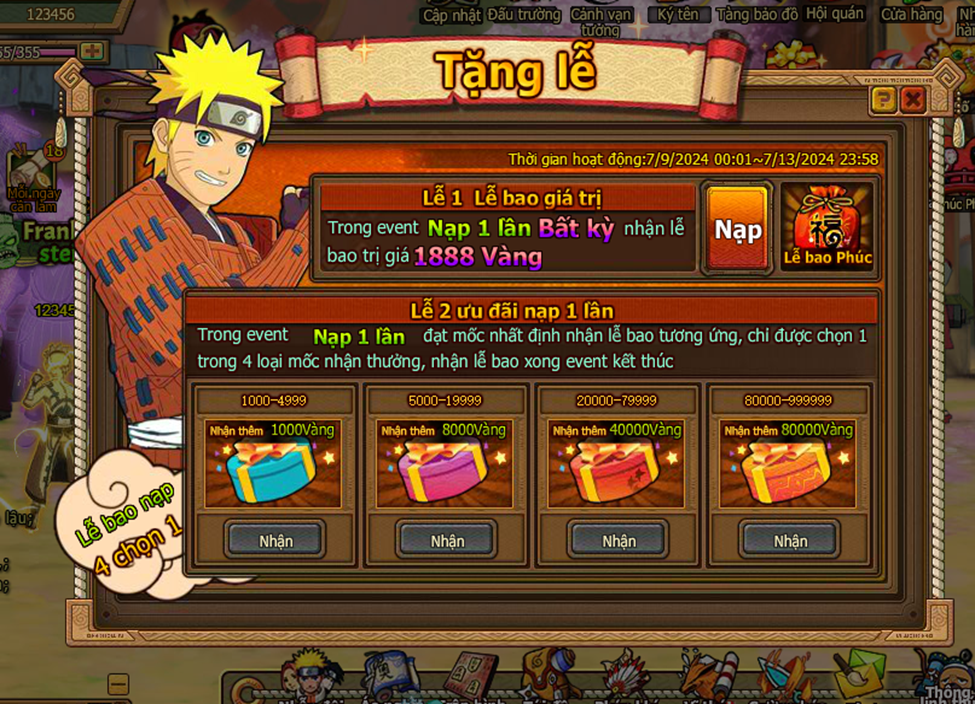Inspect the red 40000 Vàng gift box
Image resolution: width=975 pixels, height=704 pixels.
[x=616, y=470]
